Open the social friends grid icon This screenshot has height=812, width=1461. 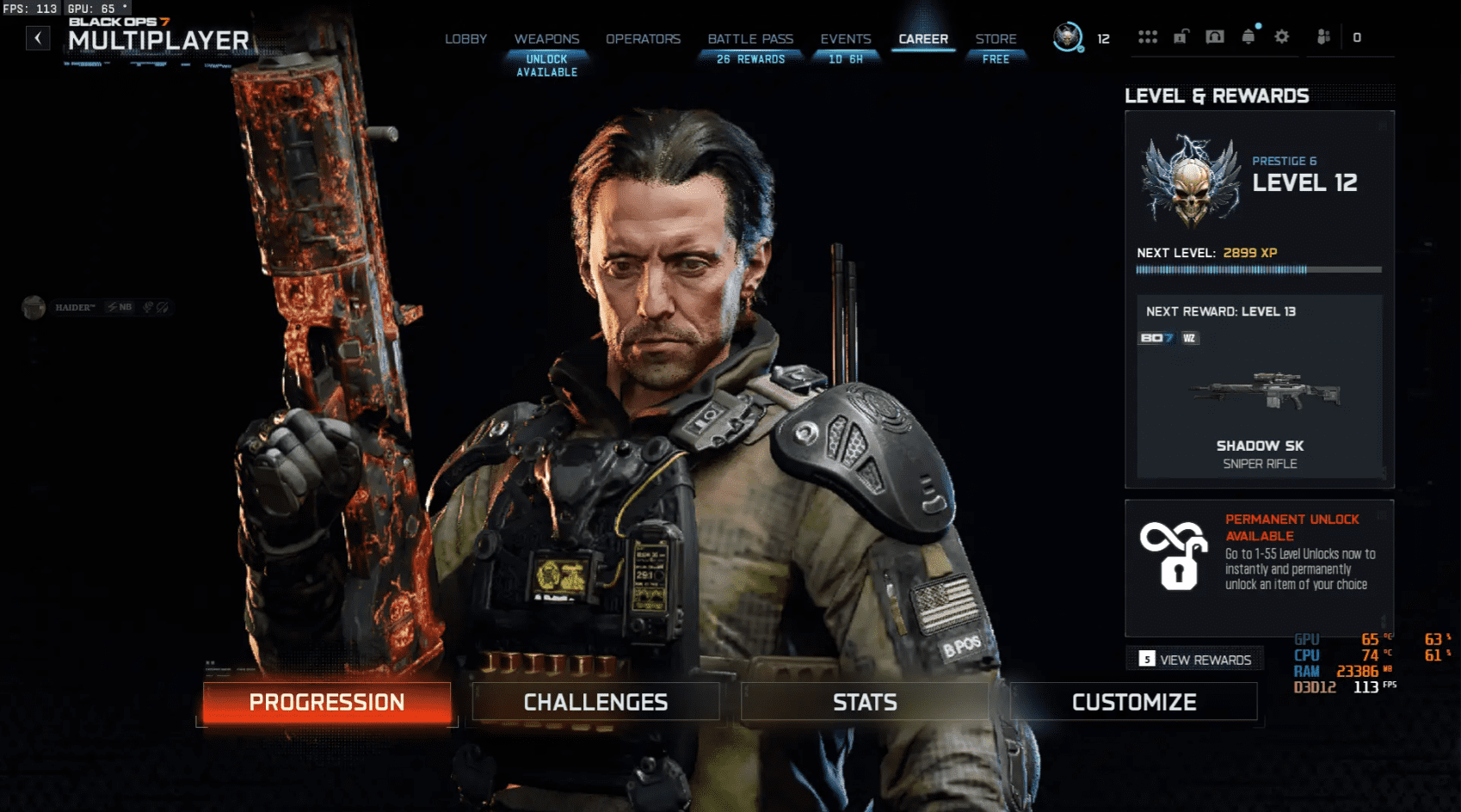tap(1149, 37)
